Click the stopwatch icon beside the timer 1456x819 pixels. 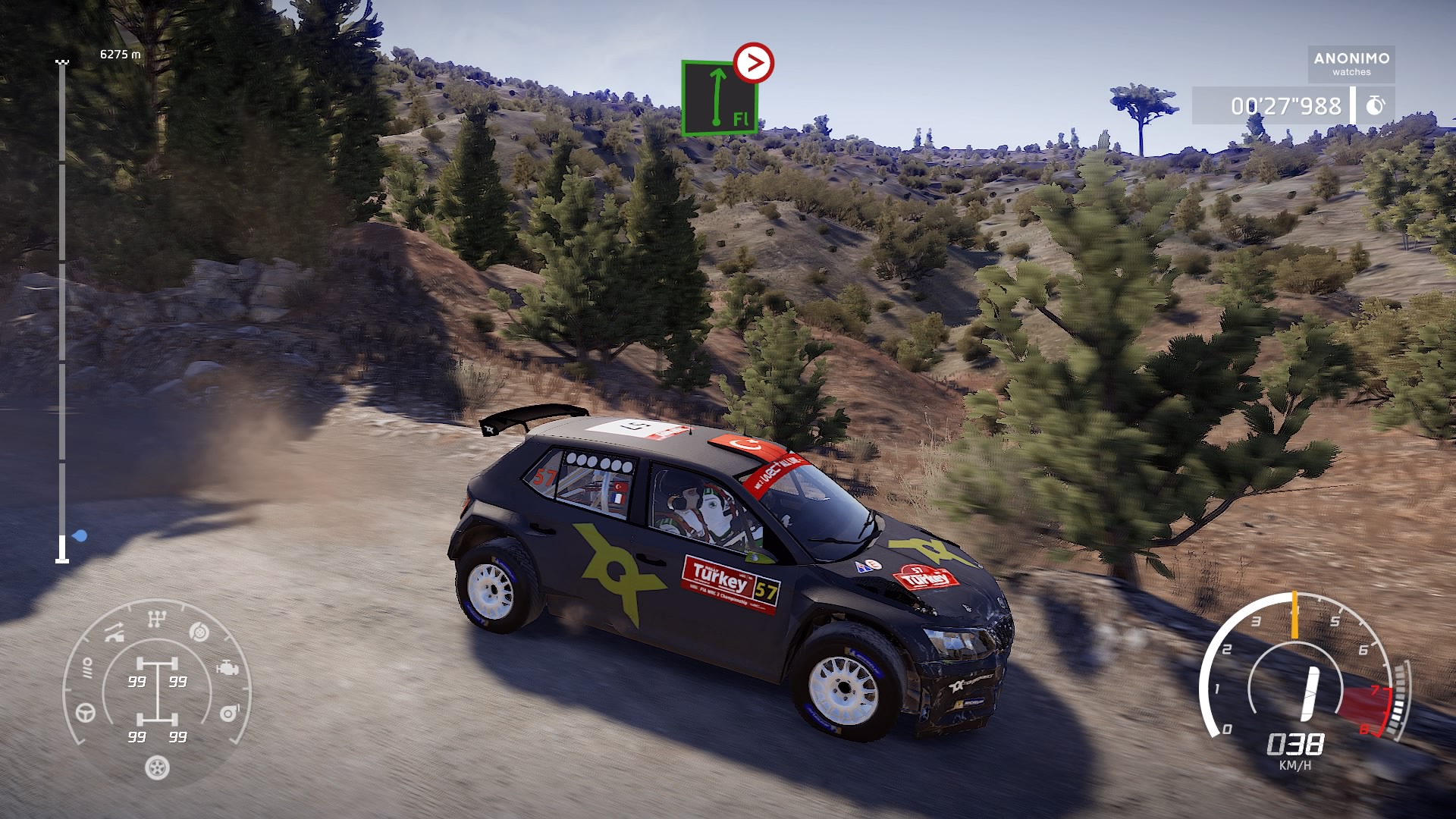click(1375, 106)
